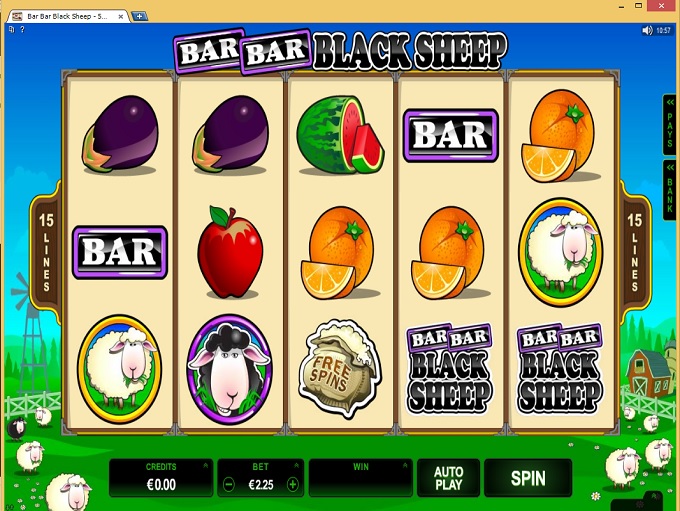
Task: Decrease the bet with the minus button
Action: pos(228,484)
